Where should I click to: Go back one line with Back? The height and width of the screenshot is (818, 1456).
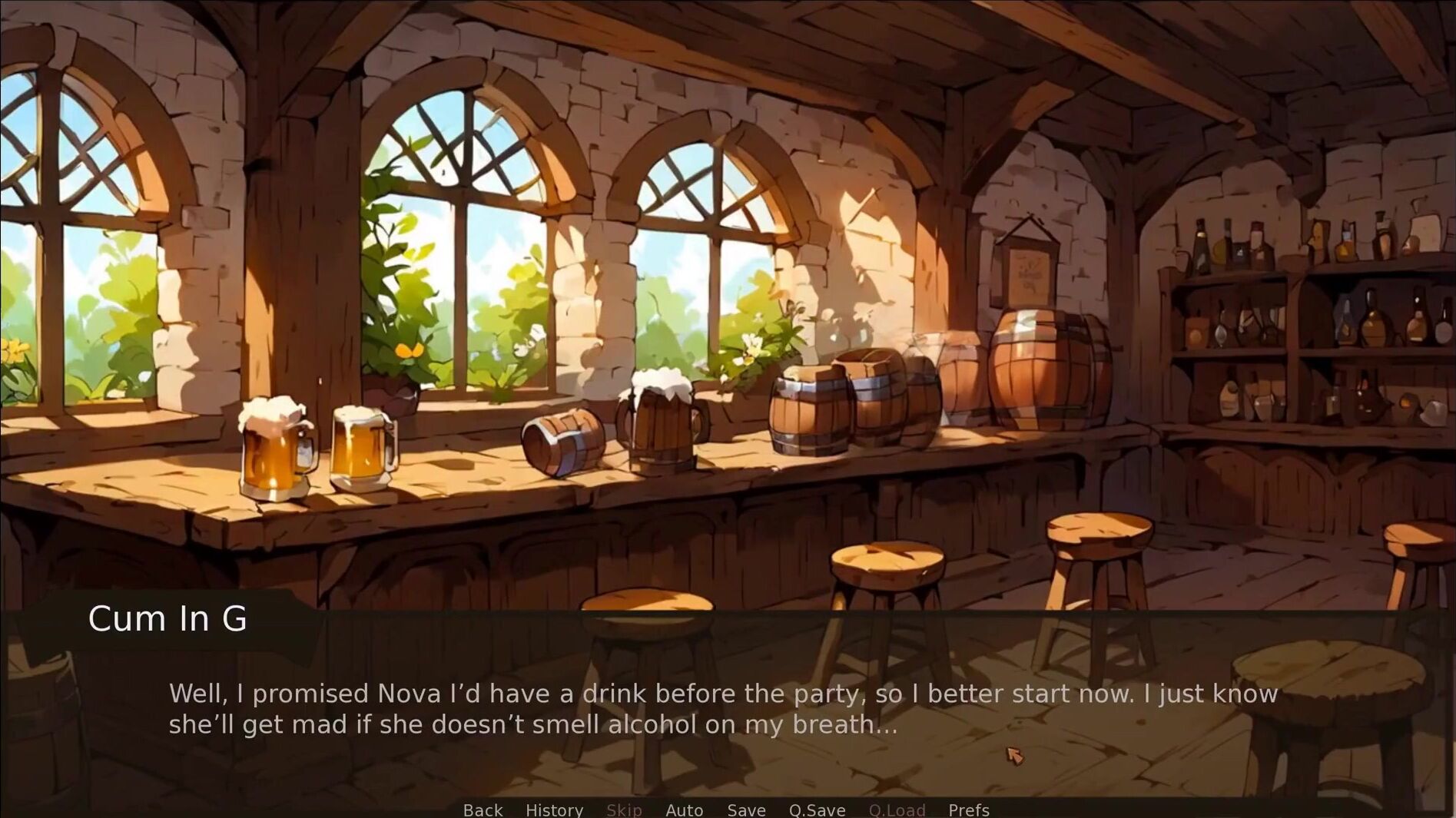point(483,810)
